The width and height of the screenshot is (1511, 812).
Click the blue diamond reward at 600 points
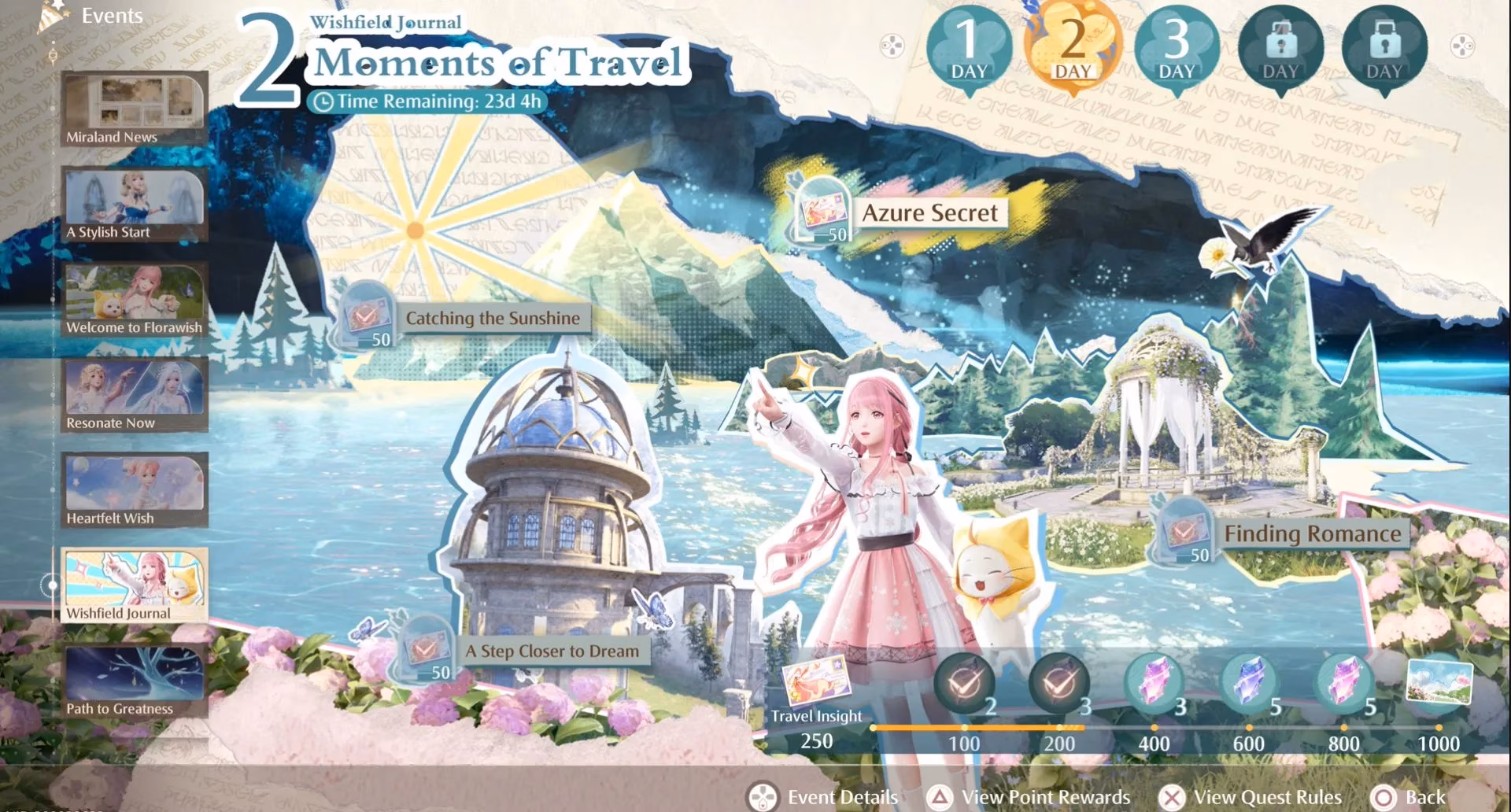point(1250,683)
